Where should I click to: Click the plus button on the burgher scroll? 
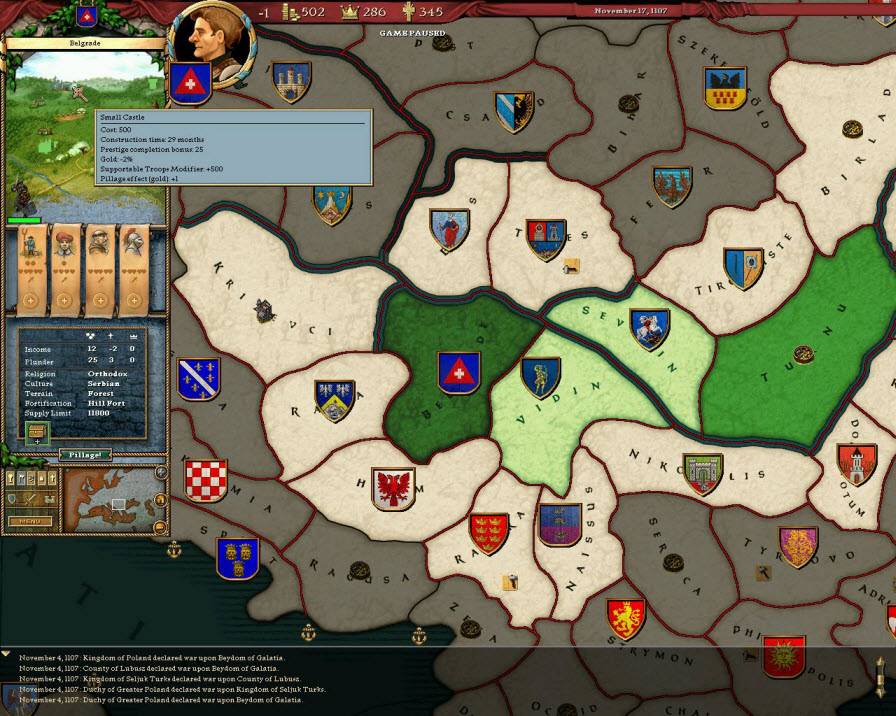tap(65, 300)
